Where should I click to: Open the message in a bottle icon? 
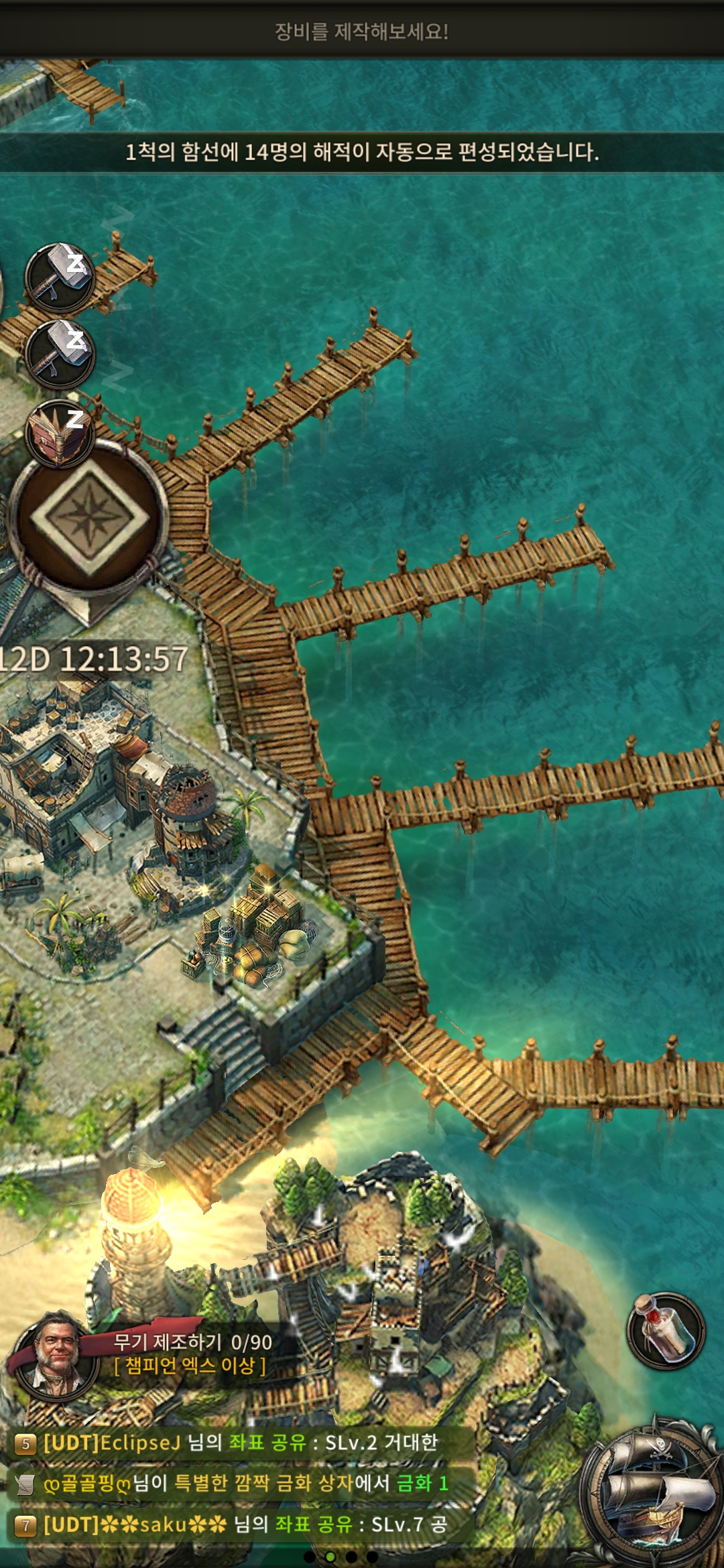click(x=666, y=1331)
